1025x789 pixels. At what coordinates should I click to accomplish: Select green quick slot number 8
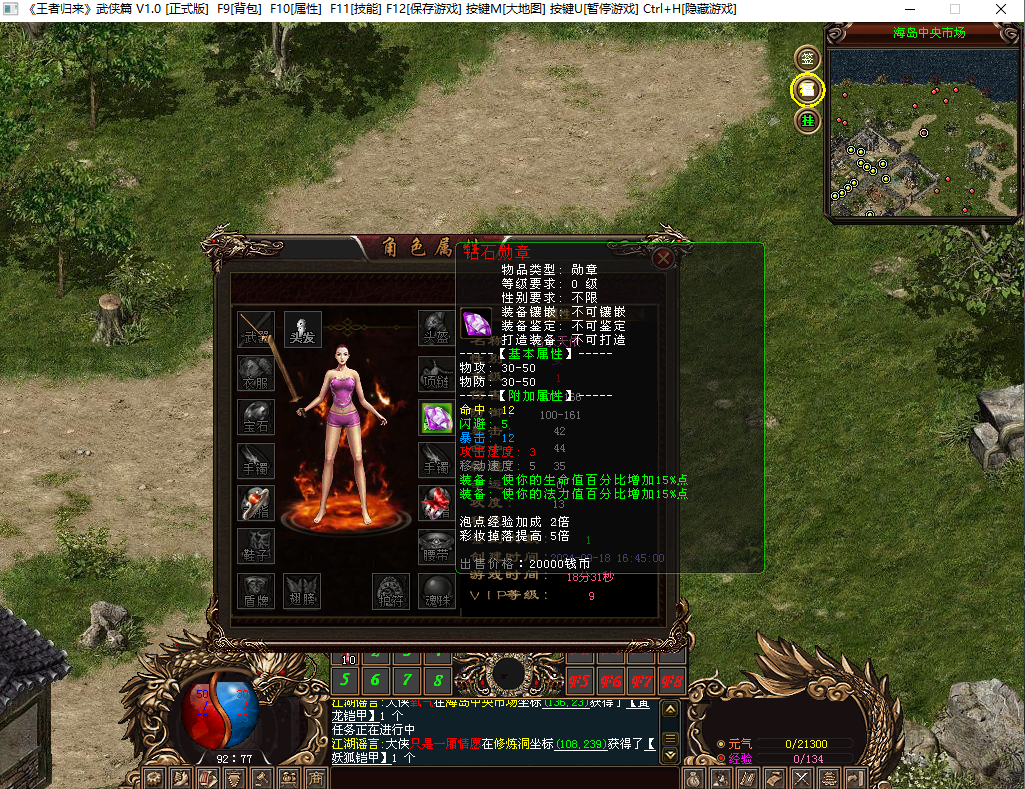438,681
